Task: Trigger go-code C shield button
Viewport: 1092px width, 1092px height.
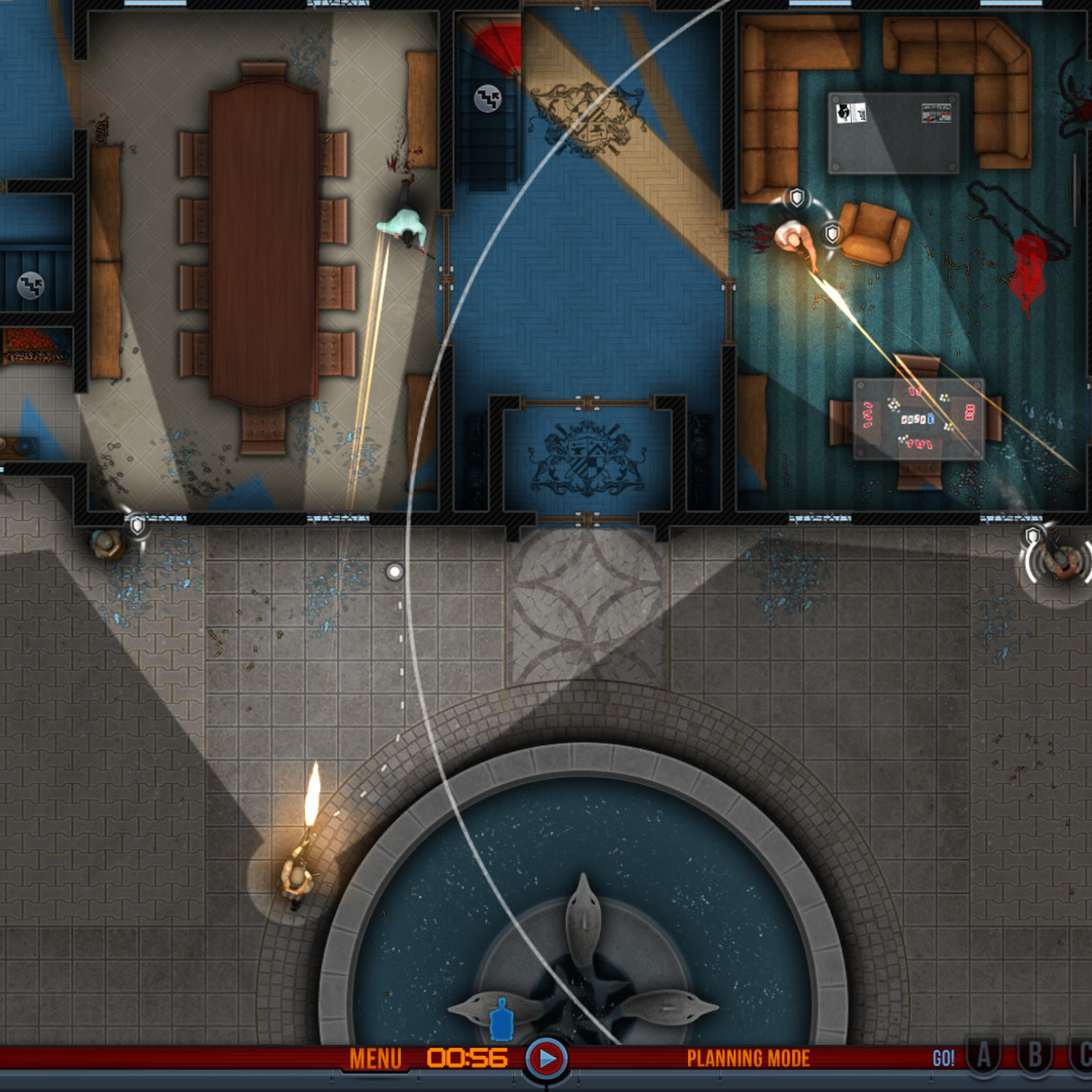Action: pos(1083,1057)
